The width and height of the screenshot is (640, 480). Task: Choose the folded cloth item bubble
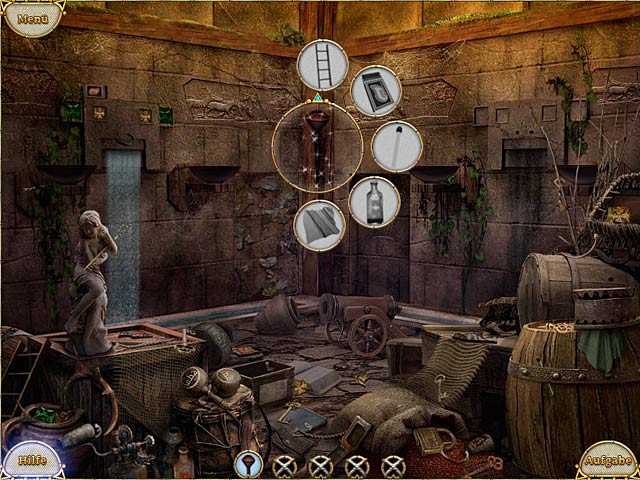point(320,225)
